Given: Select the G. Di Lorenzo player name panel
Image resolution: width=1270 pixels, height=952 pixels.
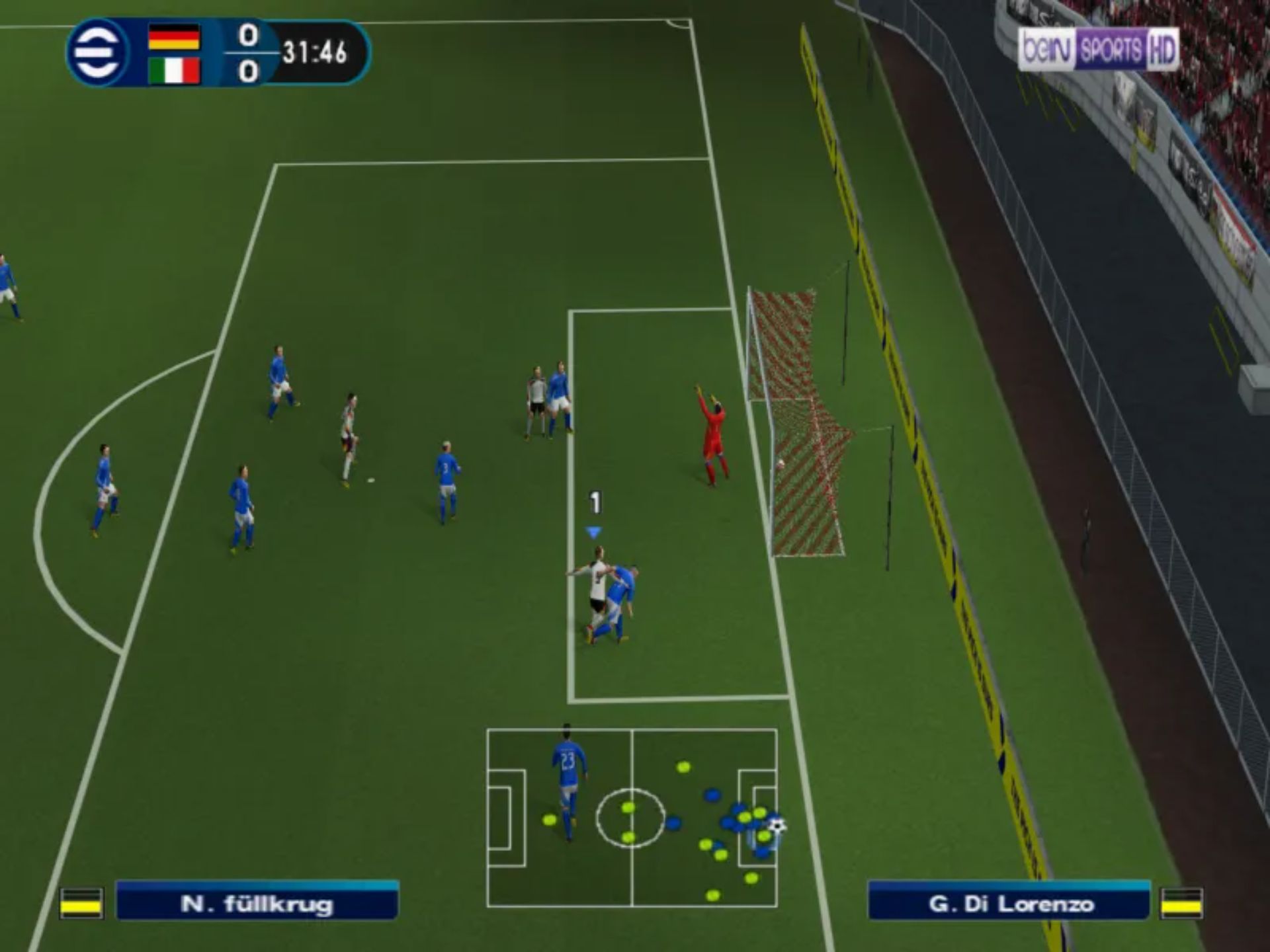Looking at the screenshot, I should point(1010,902).
